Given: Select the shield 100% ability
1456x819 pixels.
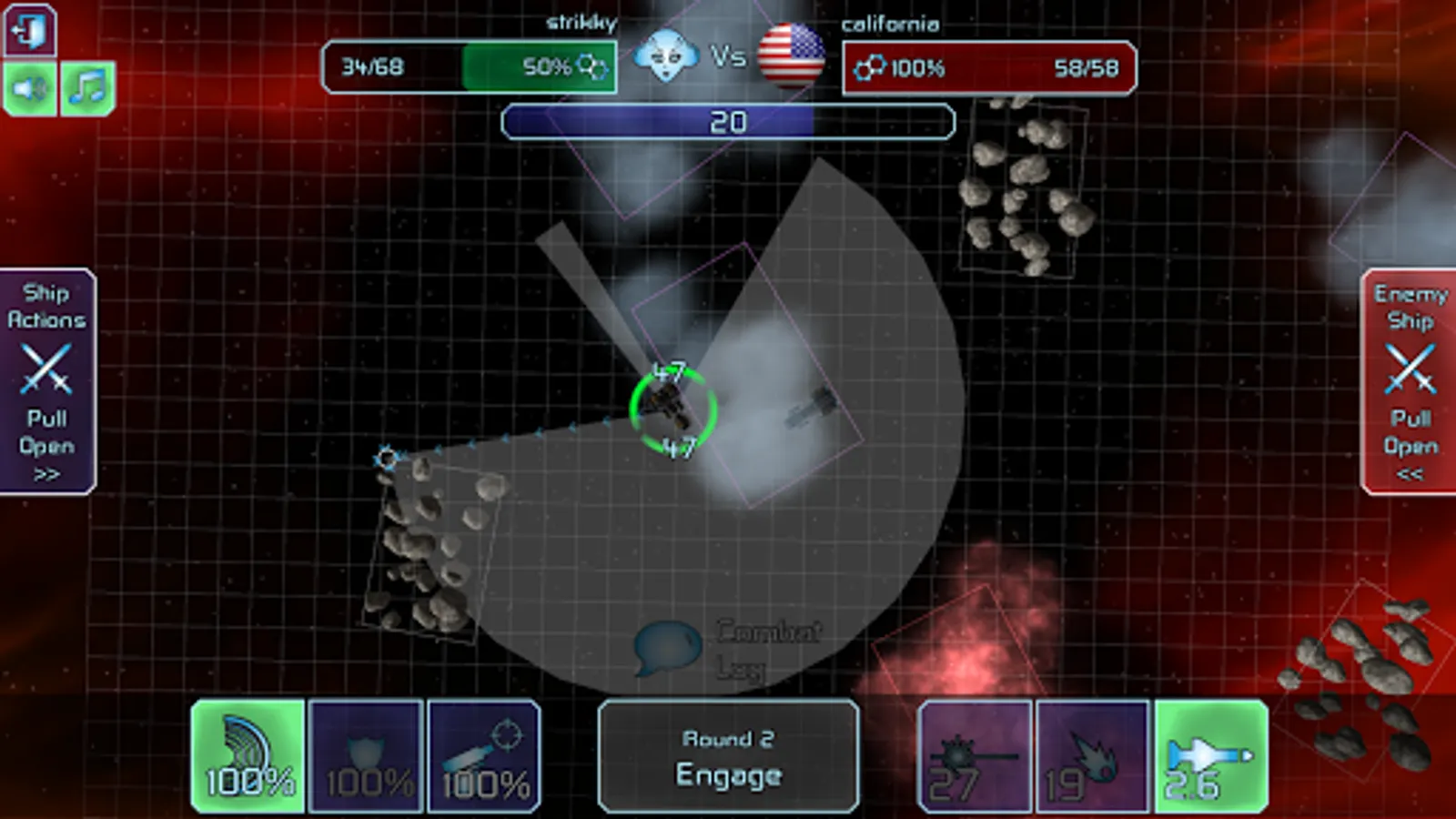Looking at the screenshot, I should coord(366,756).
